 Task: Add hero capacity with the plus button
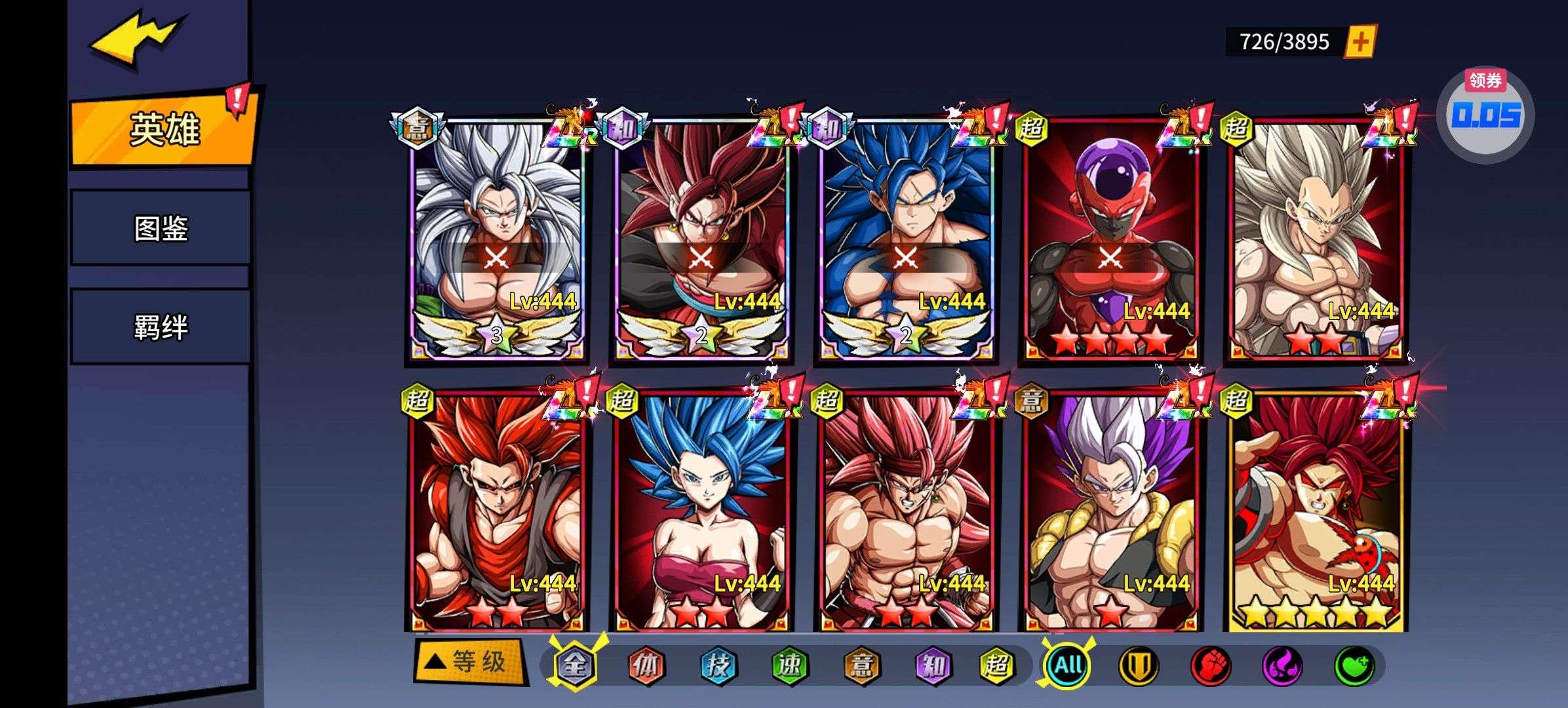tap(1360, 43)
